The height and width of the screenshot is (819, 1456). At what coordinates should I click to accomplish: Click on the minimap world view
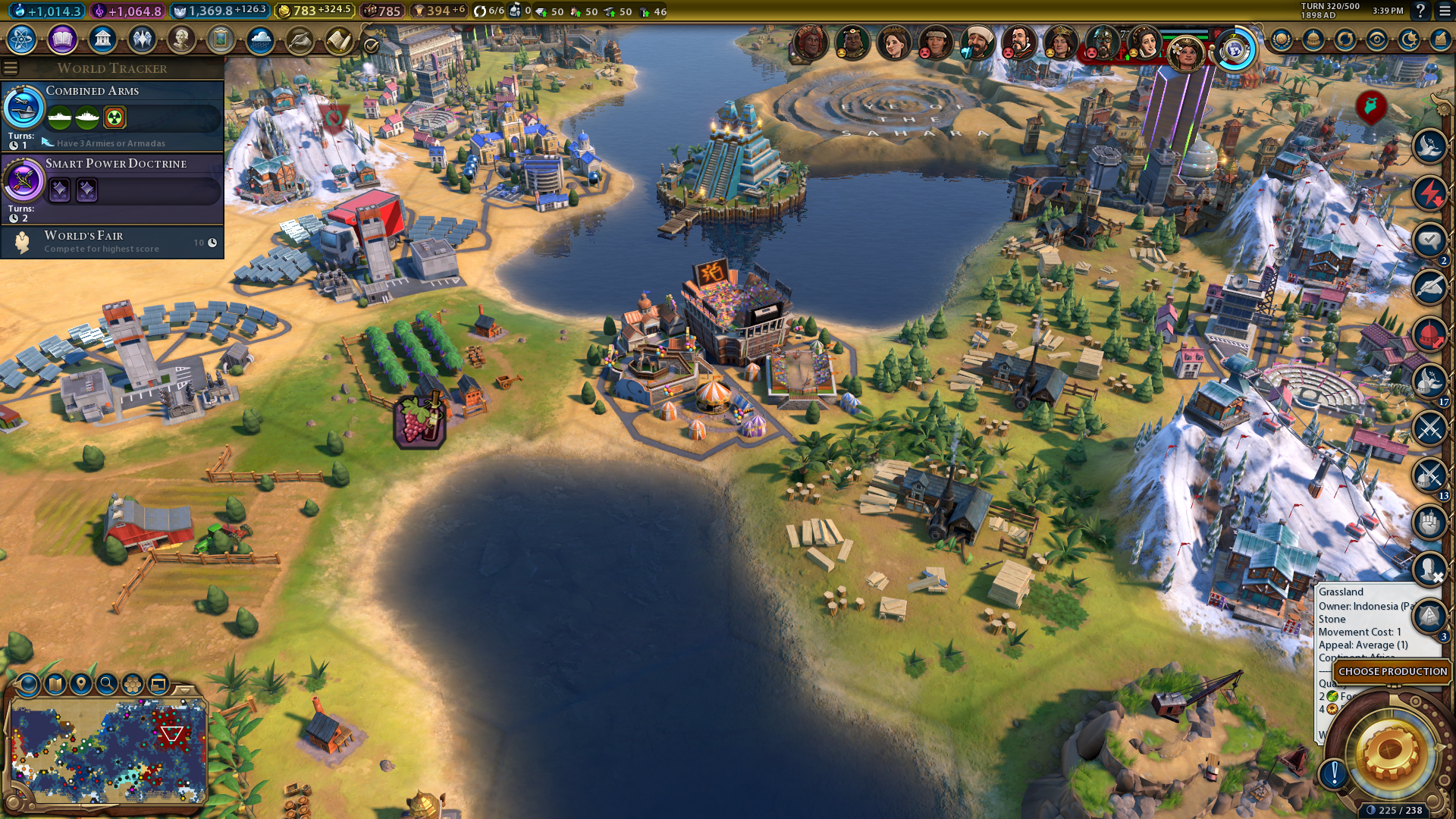click(x=108, y=751)
